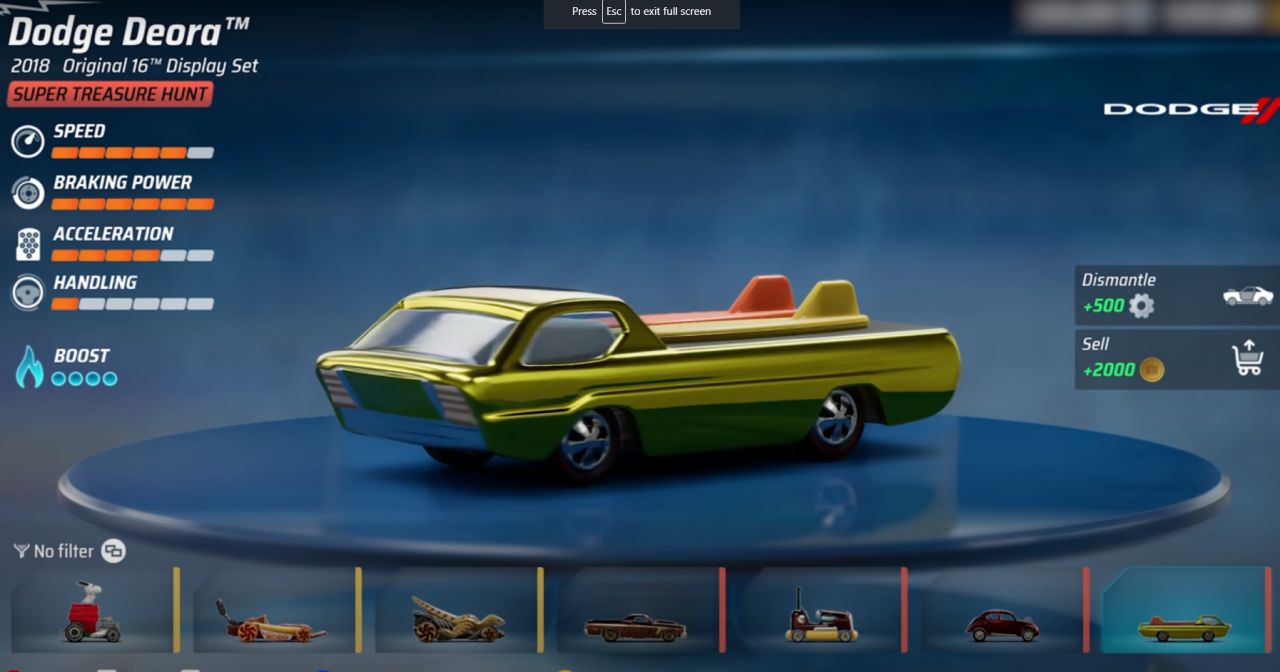The width and height of the screenshot is (1280, 672).
Task: Select the Snoopy red doghouse car thumbnail
Action: click(x=93, y=612)
